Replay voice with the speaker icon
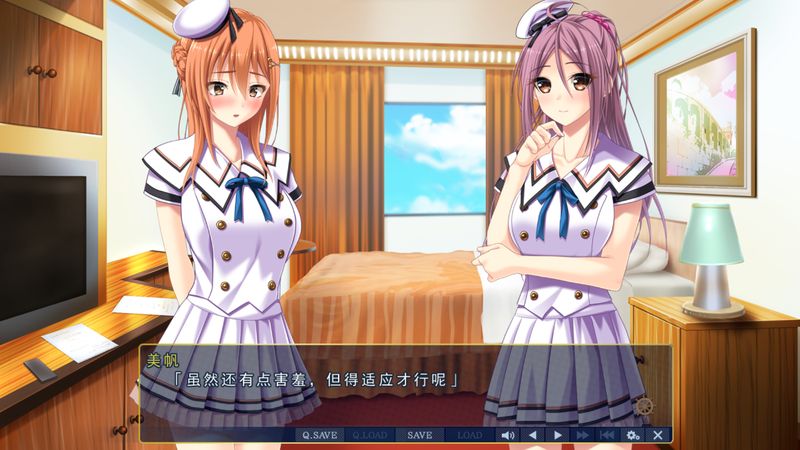800x450 pixels. click(x=508, y=435)
